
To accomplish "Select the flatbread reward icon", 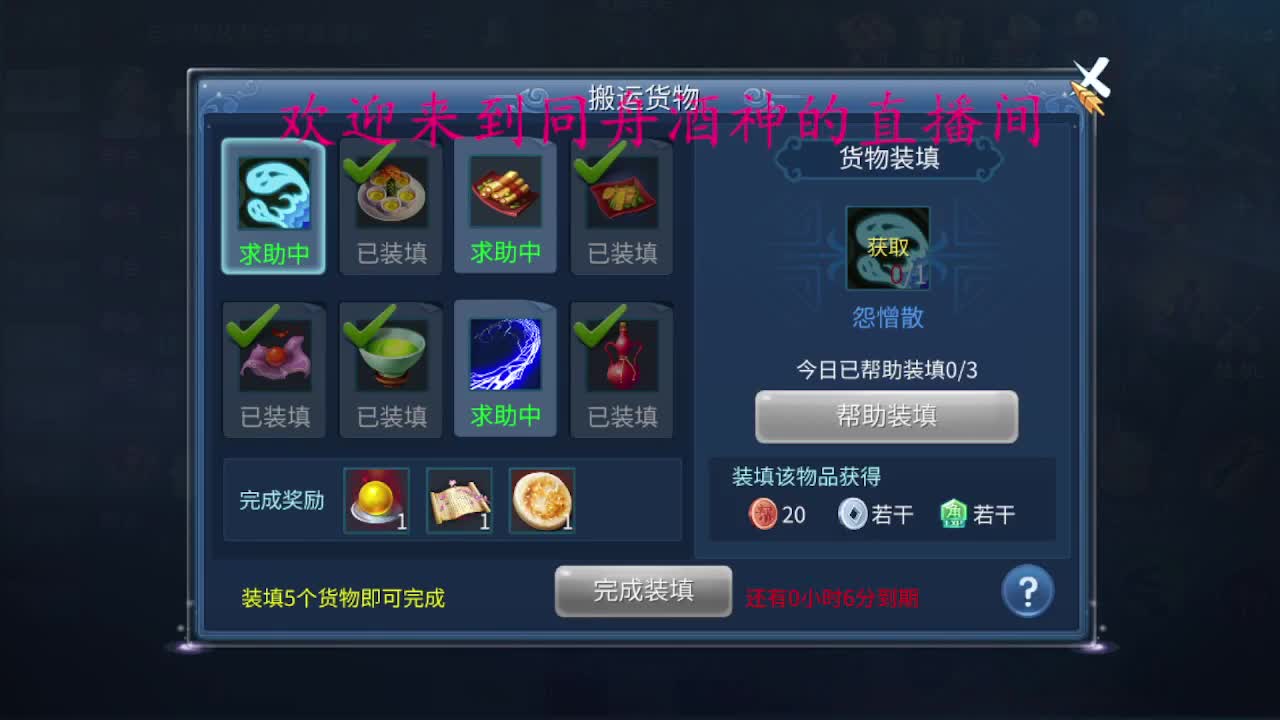I will click(x=541, y=498).
